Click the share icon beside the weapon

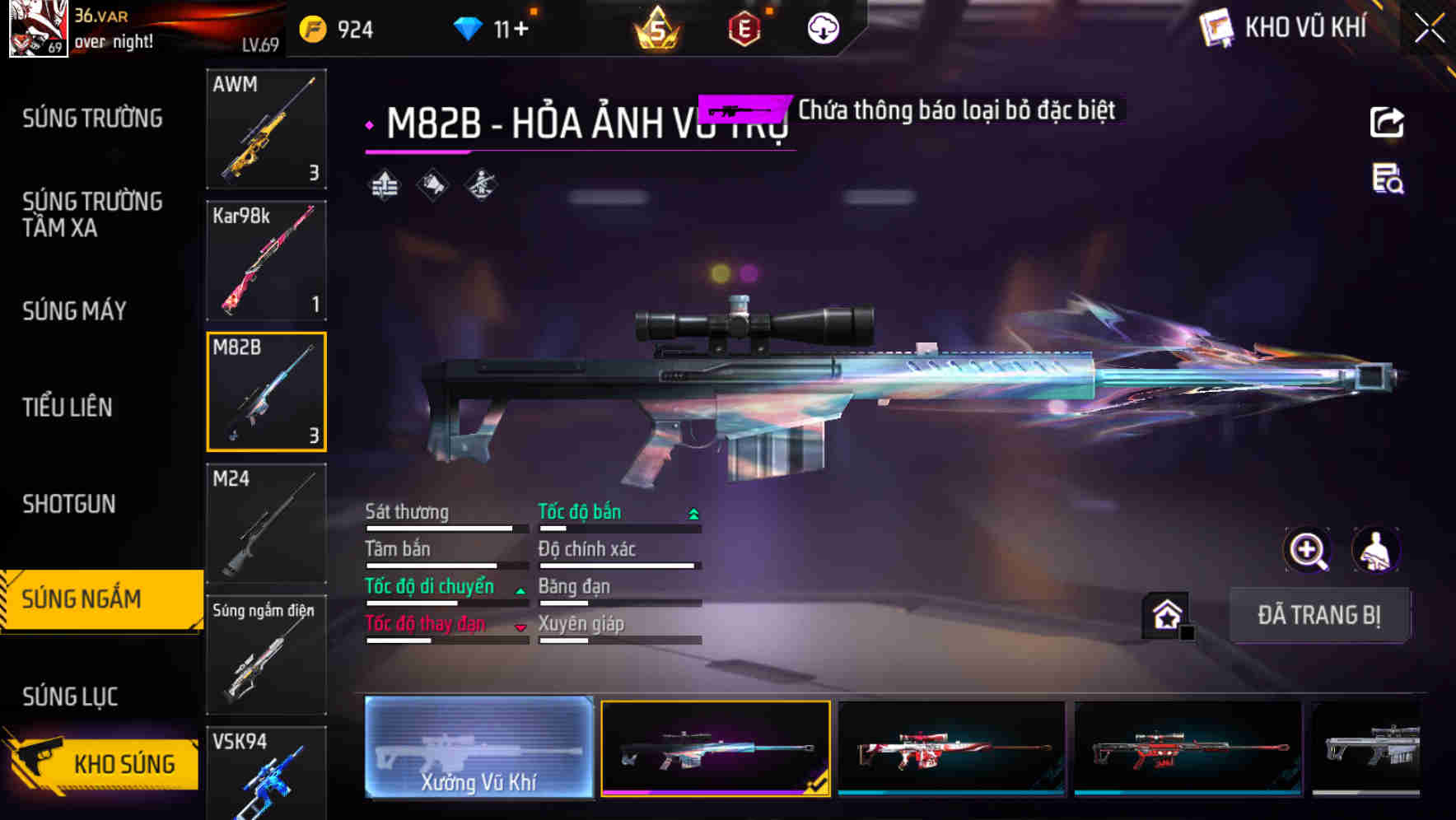[1388, 122]
